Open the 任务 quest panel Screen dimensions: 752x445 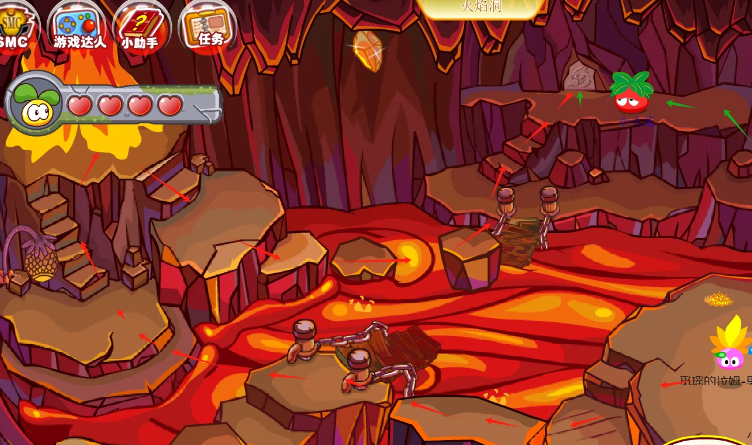(x=207, y=24)
